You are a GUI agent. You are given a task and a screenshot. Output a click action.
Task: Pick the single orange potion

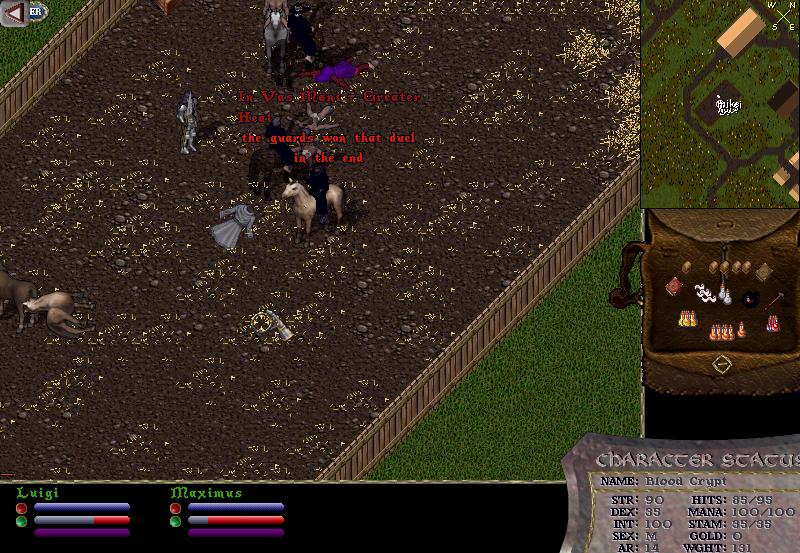tap(741, 328)
